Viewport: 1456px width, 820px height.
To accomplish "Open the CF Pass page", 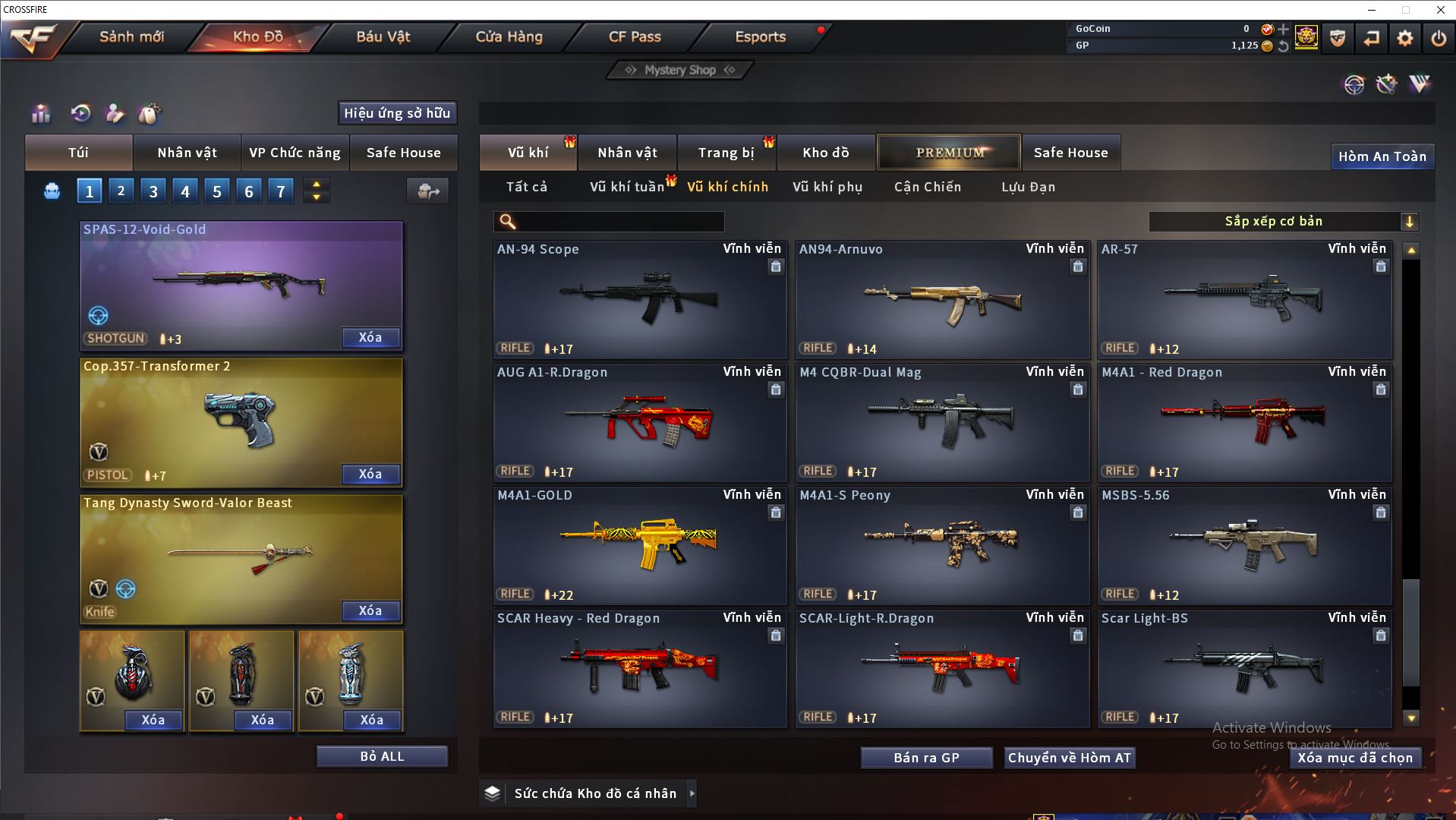I will pyautogui.click(x=635, y=36).
